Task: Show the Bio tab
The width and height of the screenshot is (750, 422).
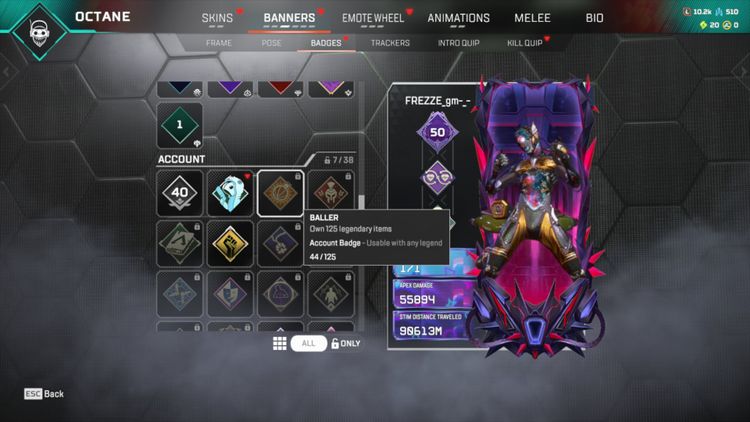Action: [x=594, y=18]
